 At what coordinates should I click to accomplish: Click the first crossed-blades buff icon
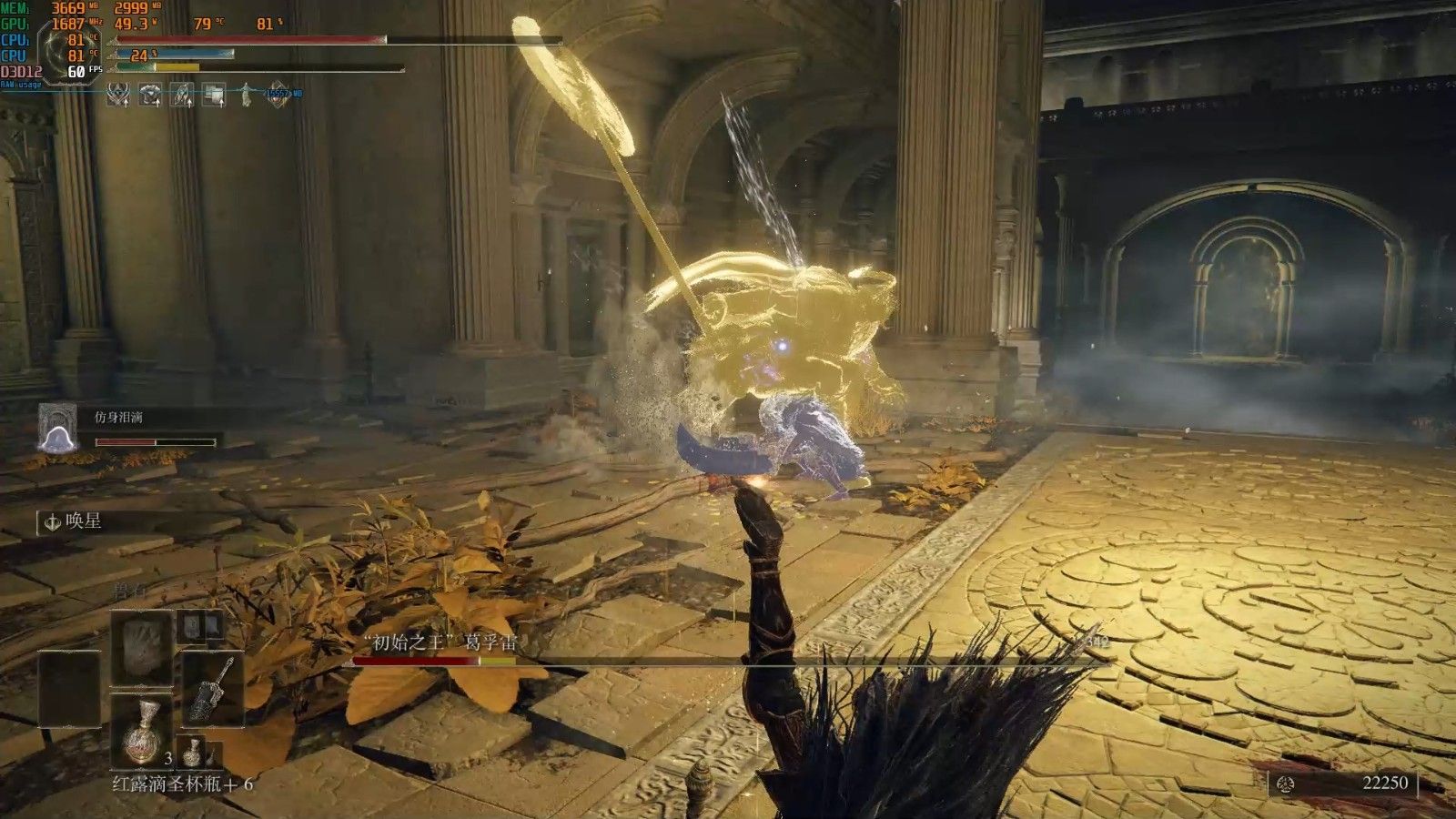coord(118,94)
